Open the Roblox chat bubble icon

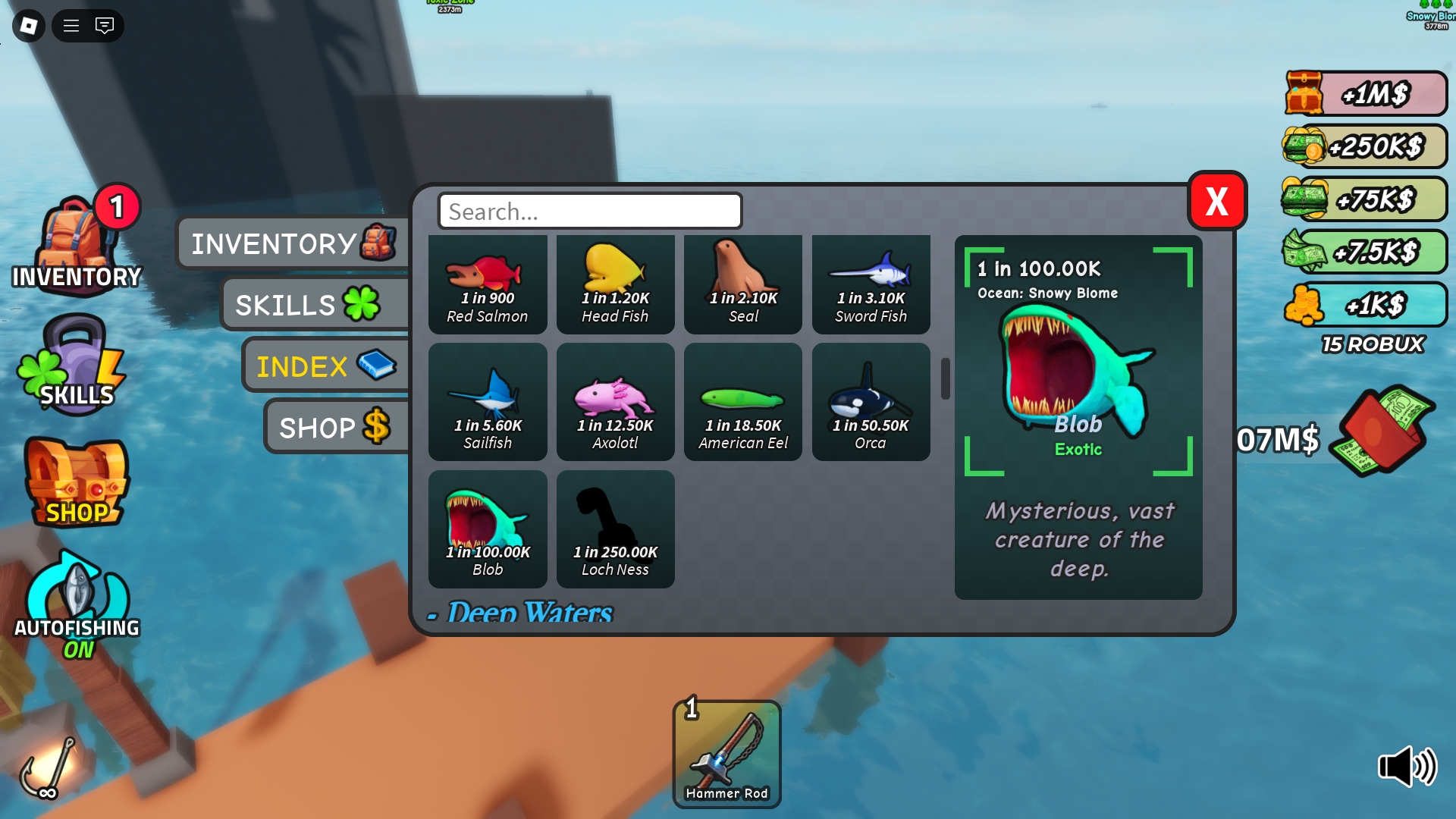(105, 25)
